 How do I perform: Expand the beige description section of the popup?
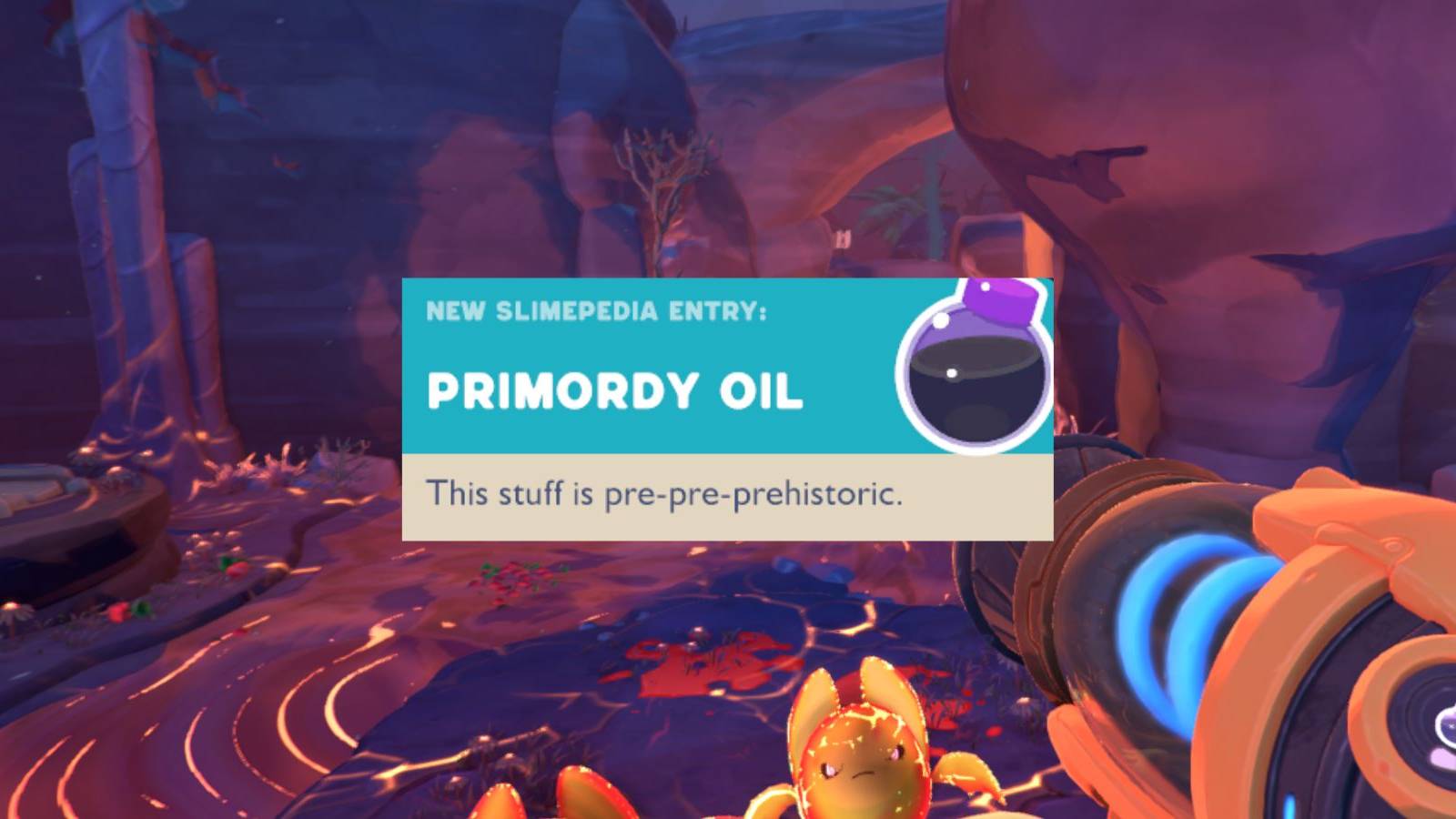(x=728, y=496)
